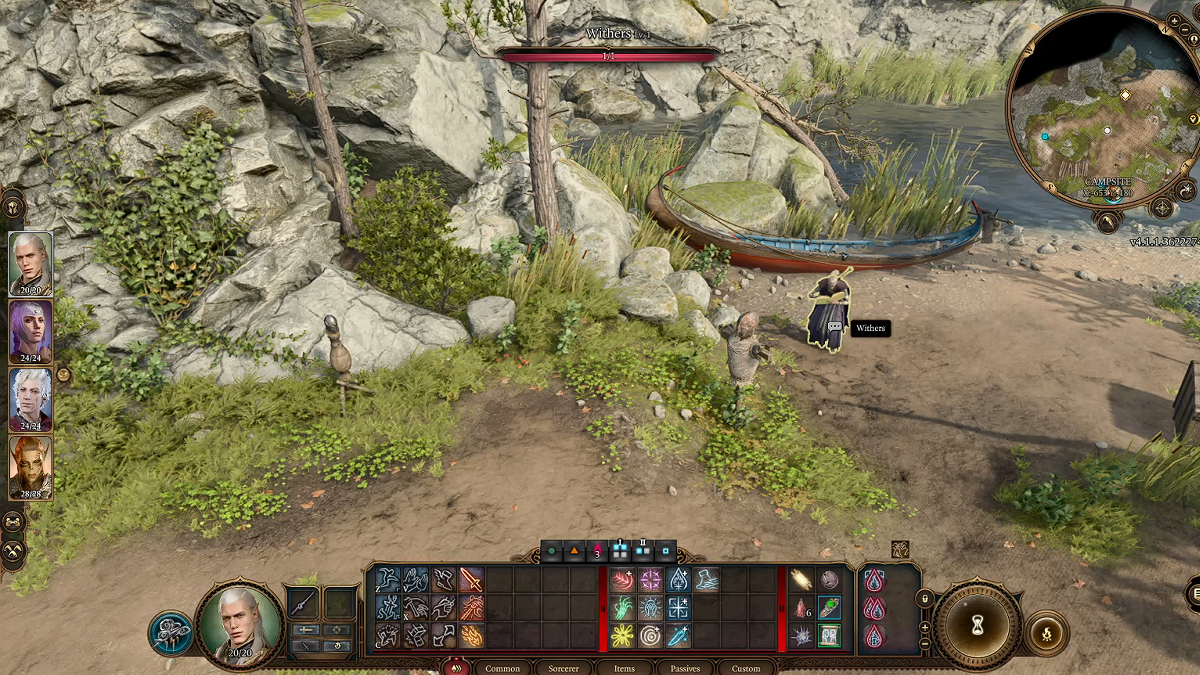Viewport: 1200px width, 675px height.
Task: Toggle the hotbar lock button
Action: [x=926, y=598]
